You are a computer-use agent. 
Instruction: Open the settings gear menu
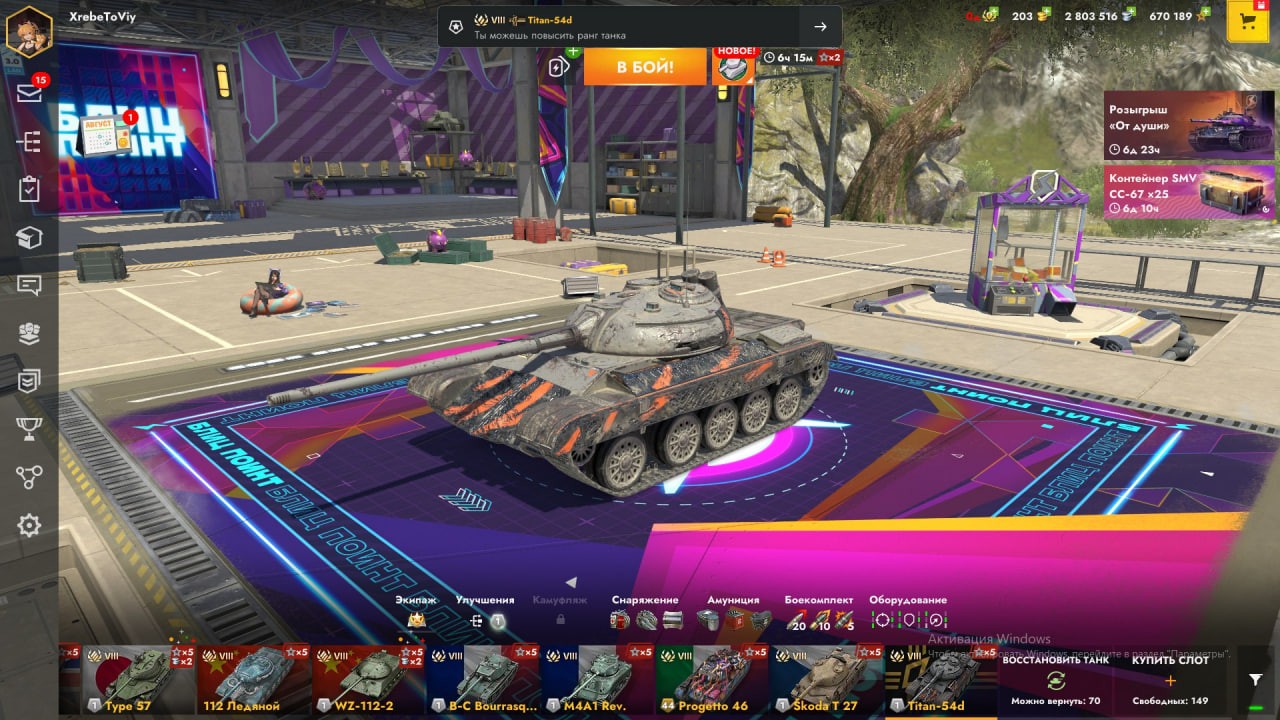coord(29,525)
